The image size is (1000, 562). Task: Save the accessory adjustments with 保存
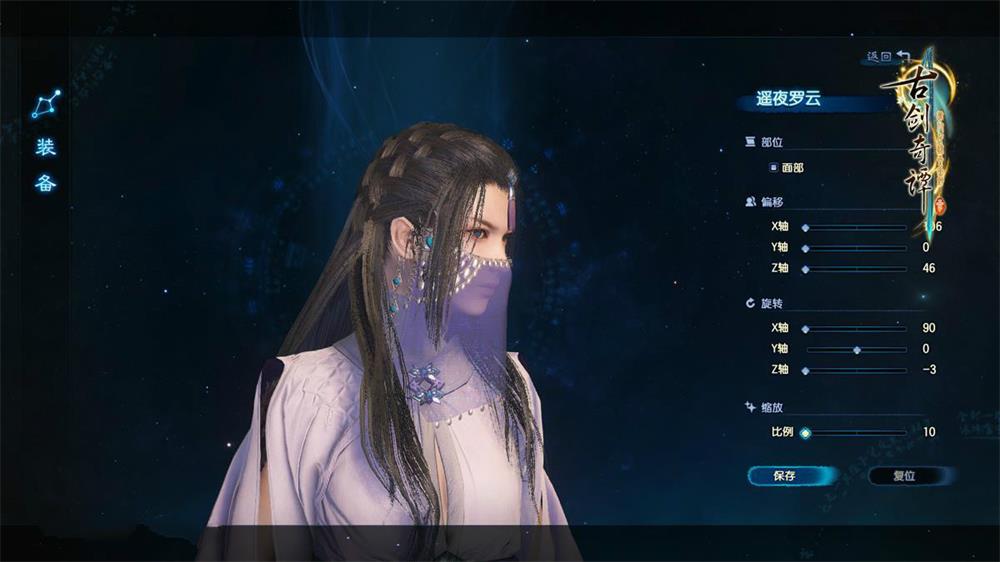[784, 476]
